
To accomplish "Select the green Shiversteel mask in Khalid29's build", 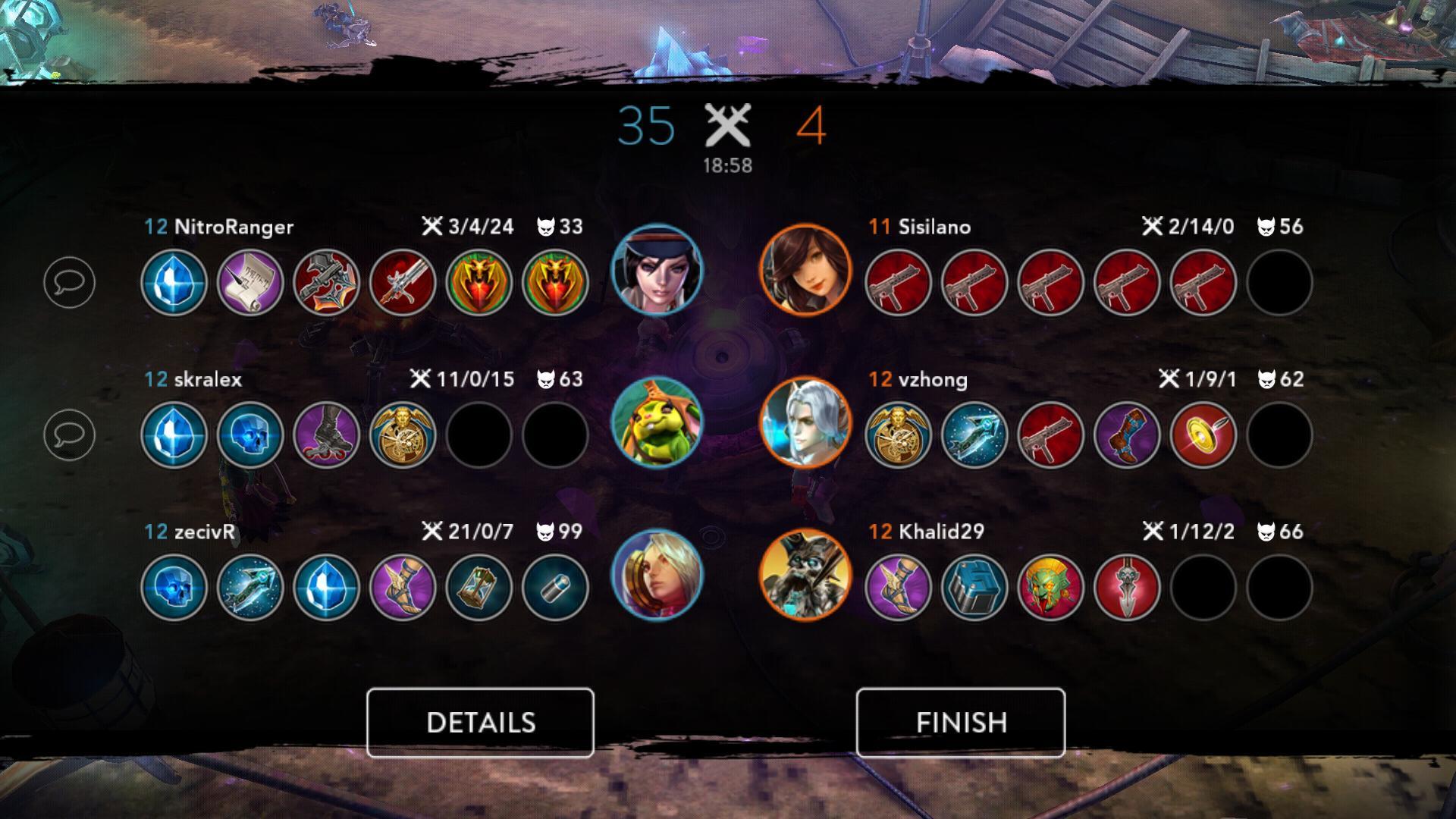I will tap(1053, 588).
